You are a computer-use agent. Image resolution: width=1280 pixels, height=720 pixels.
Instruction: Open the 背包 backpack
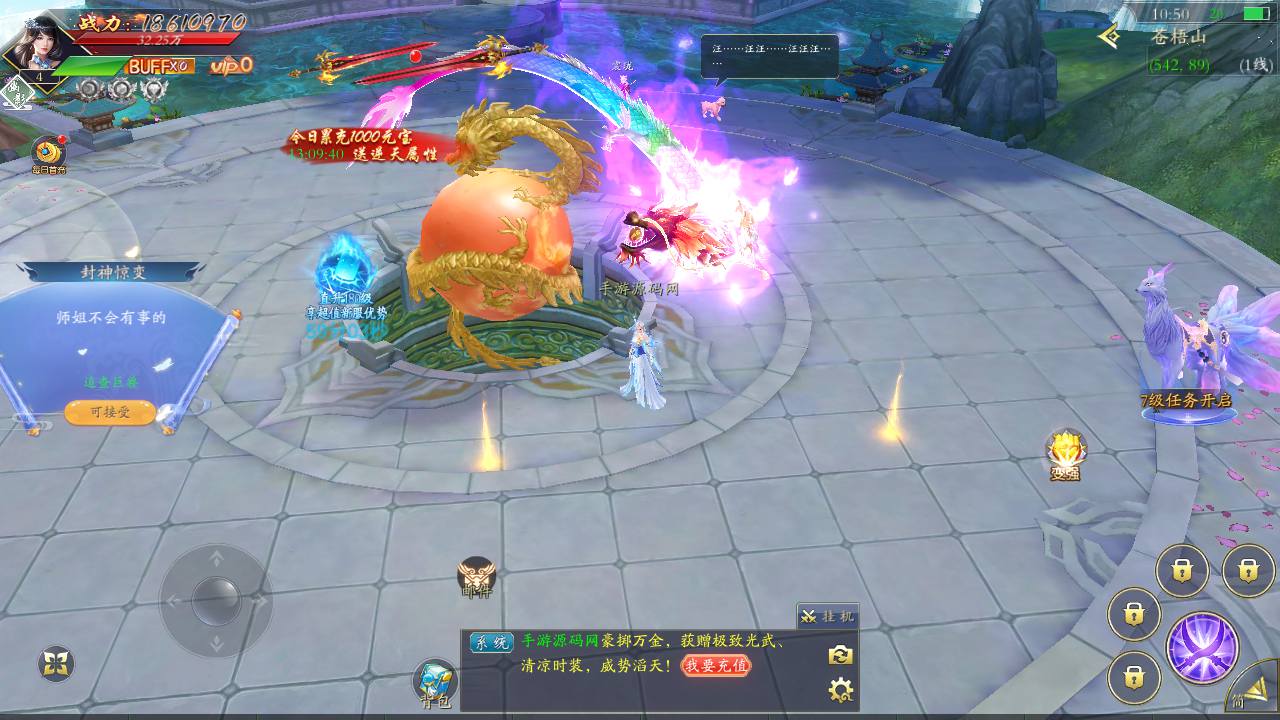[436, 683]
